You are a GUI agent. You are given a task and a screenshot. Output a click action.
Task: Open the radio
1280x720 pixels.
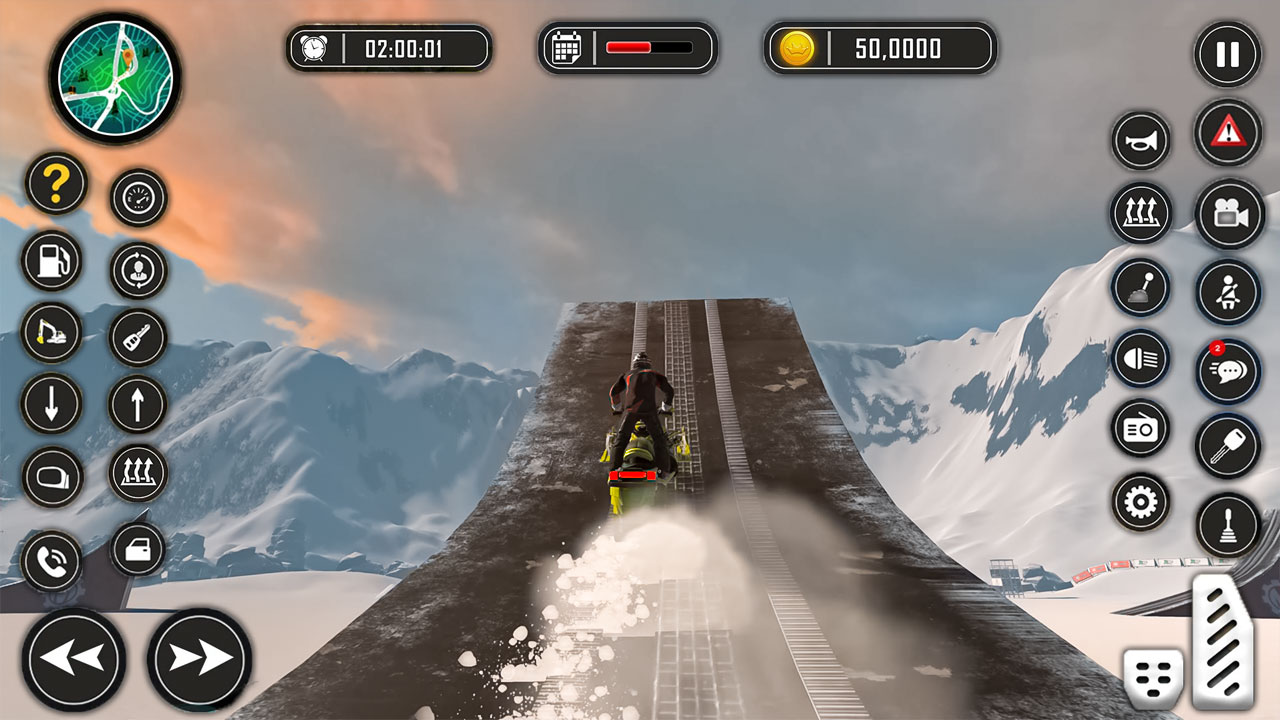[x=1140, y=426]
